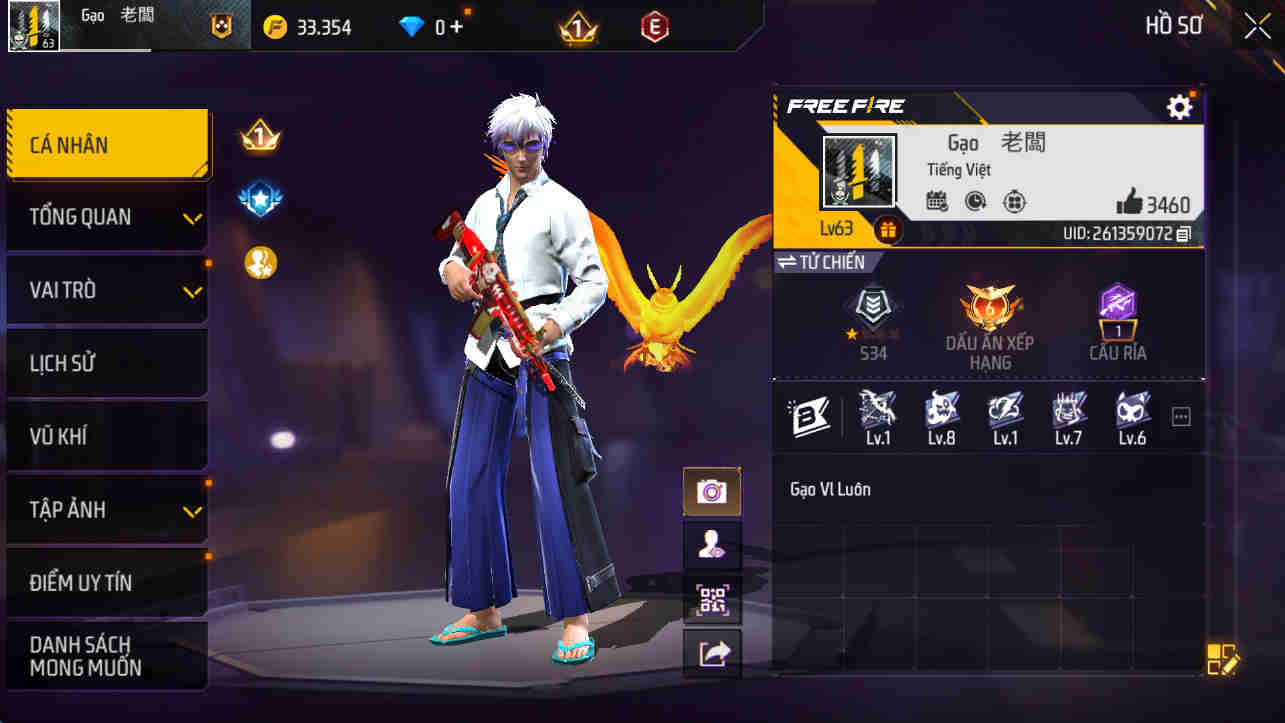Expand the VAI TRÒ section

(107, 290)
